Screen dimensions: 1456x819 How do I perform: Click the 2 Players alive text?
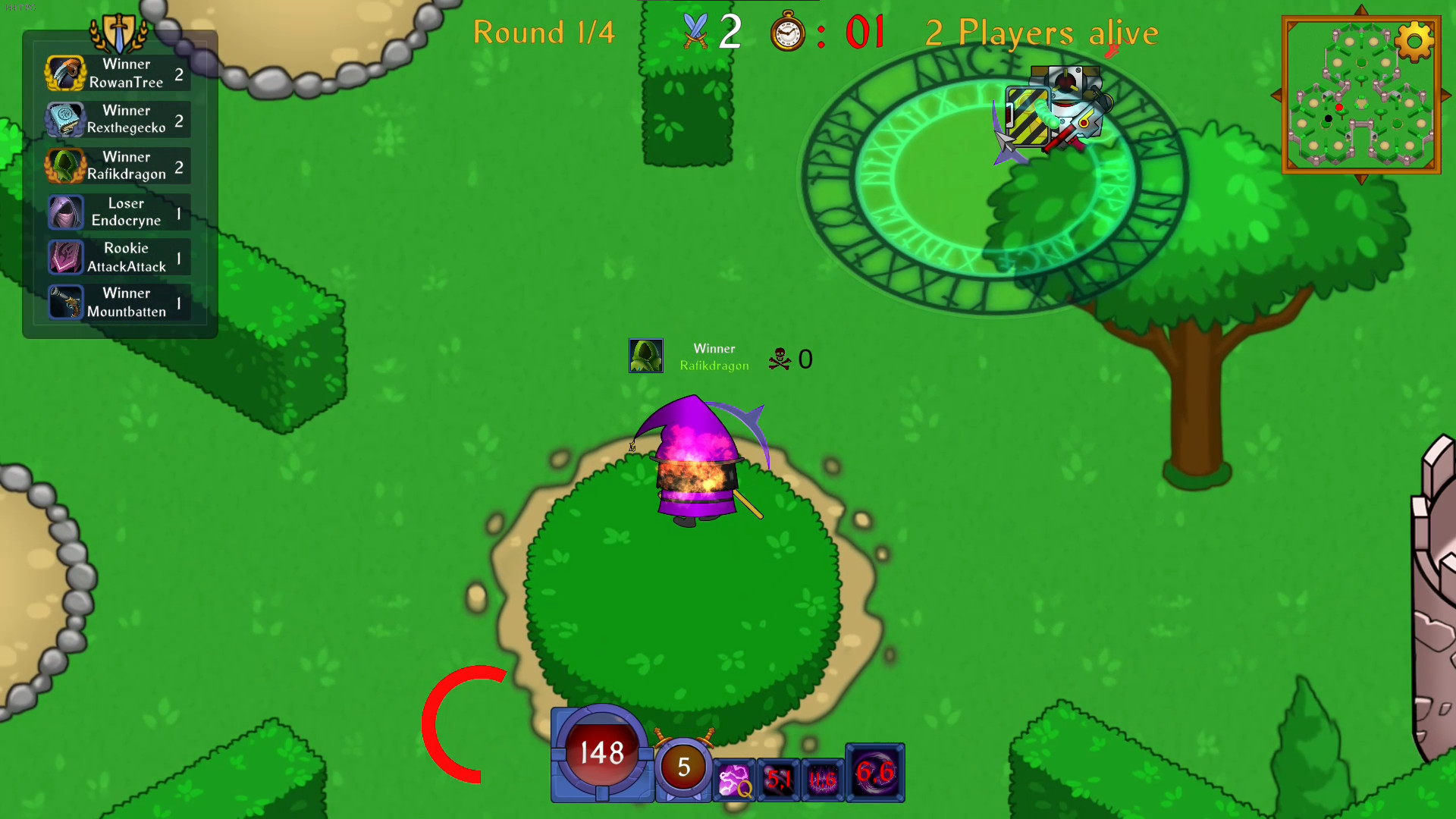[1040, 33]
